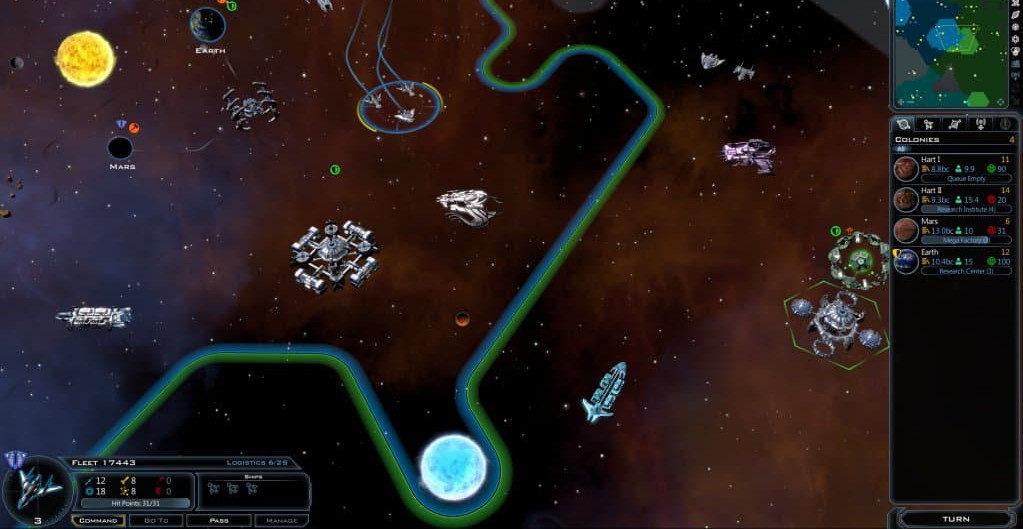Select the Command fleet button
Viewport: 1023px width, 529px height.
[x=98, y=520]
